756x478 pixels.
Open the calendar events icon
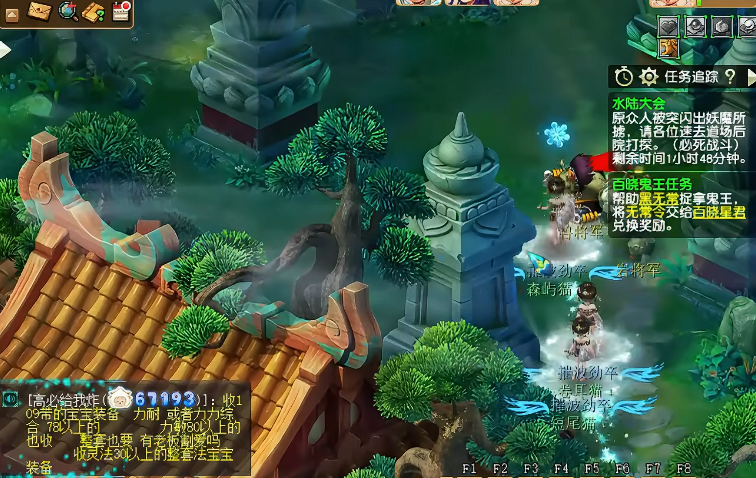121,11
